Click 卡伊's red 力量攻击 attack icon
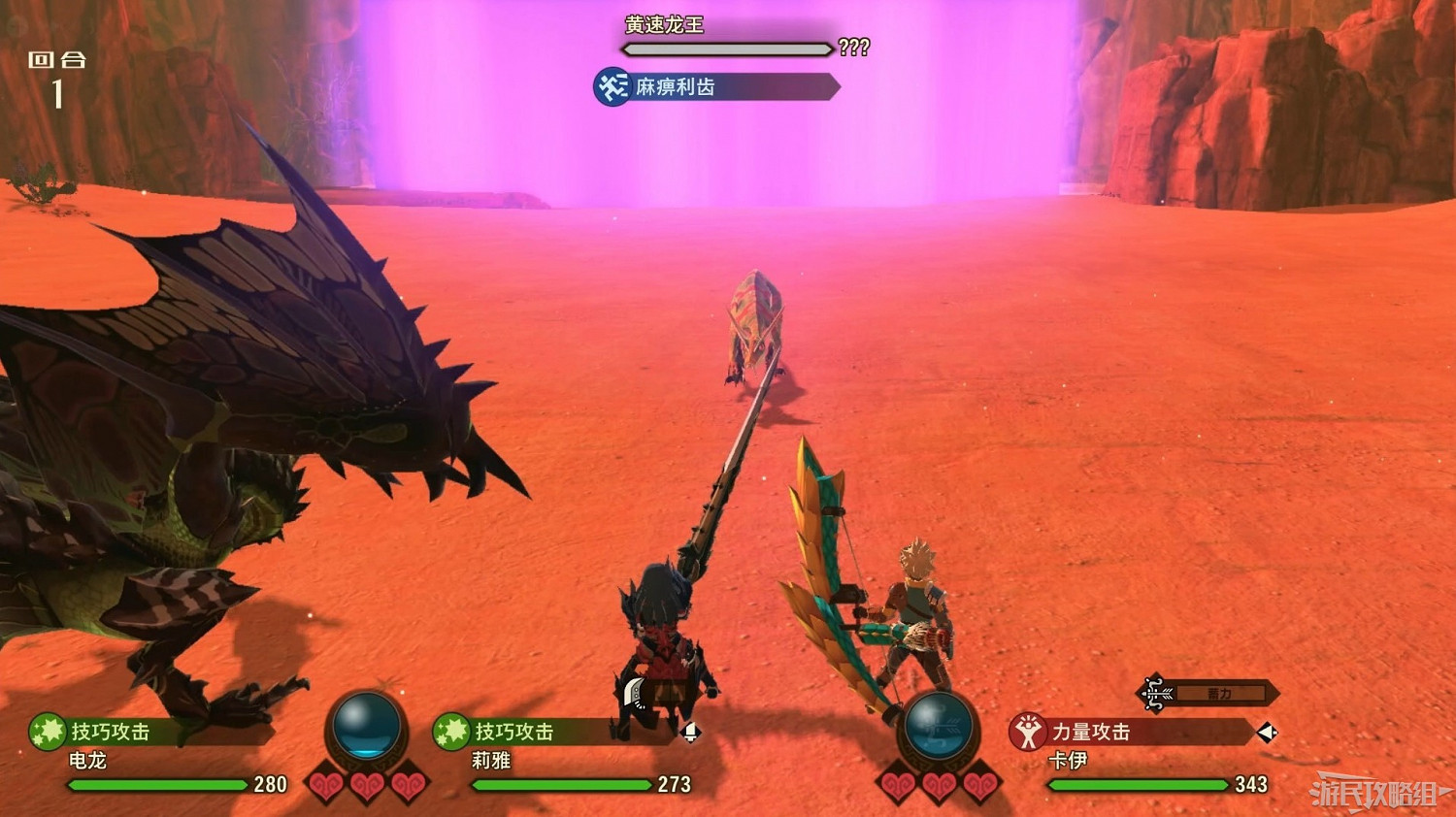 pos(1027,733)
